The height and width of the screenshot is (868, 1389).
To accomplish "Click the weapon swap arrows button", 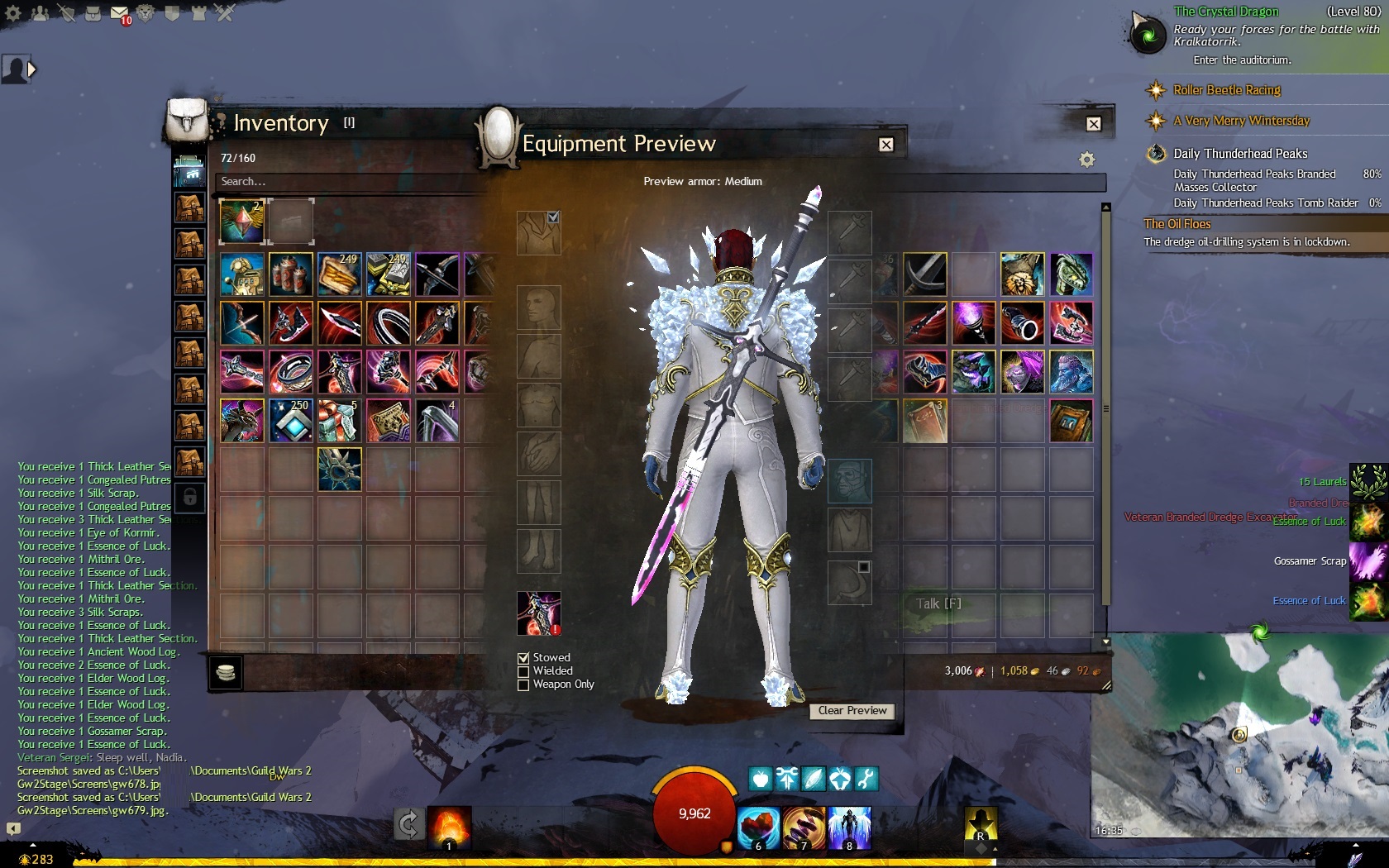I will pos(408,824).
